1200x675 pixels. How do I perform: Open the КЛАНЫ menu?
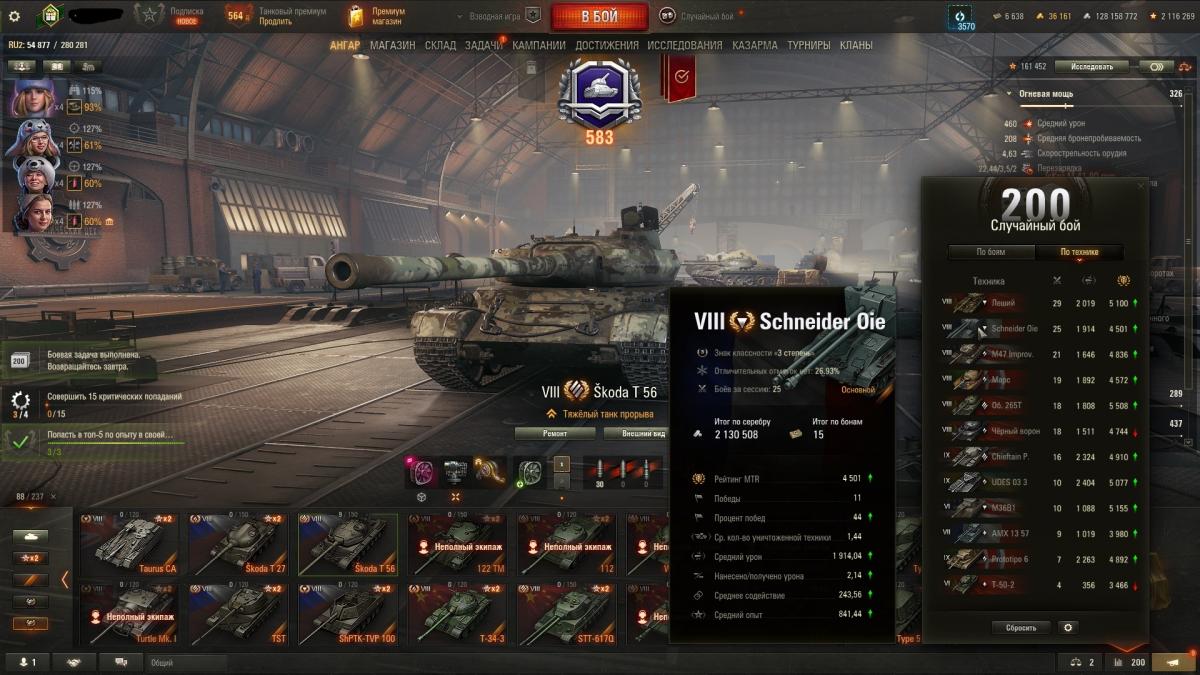coord(855,45)
